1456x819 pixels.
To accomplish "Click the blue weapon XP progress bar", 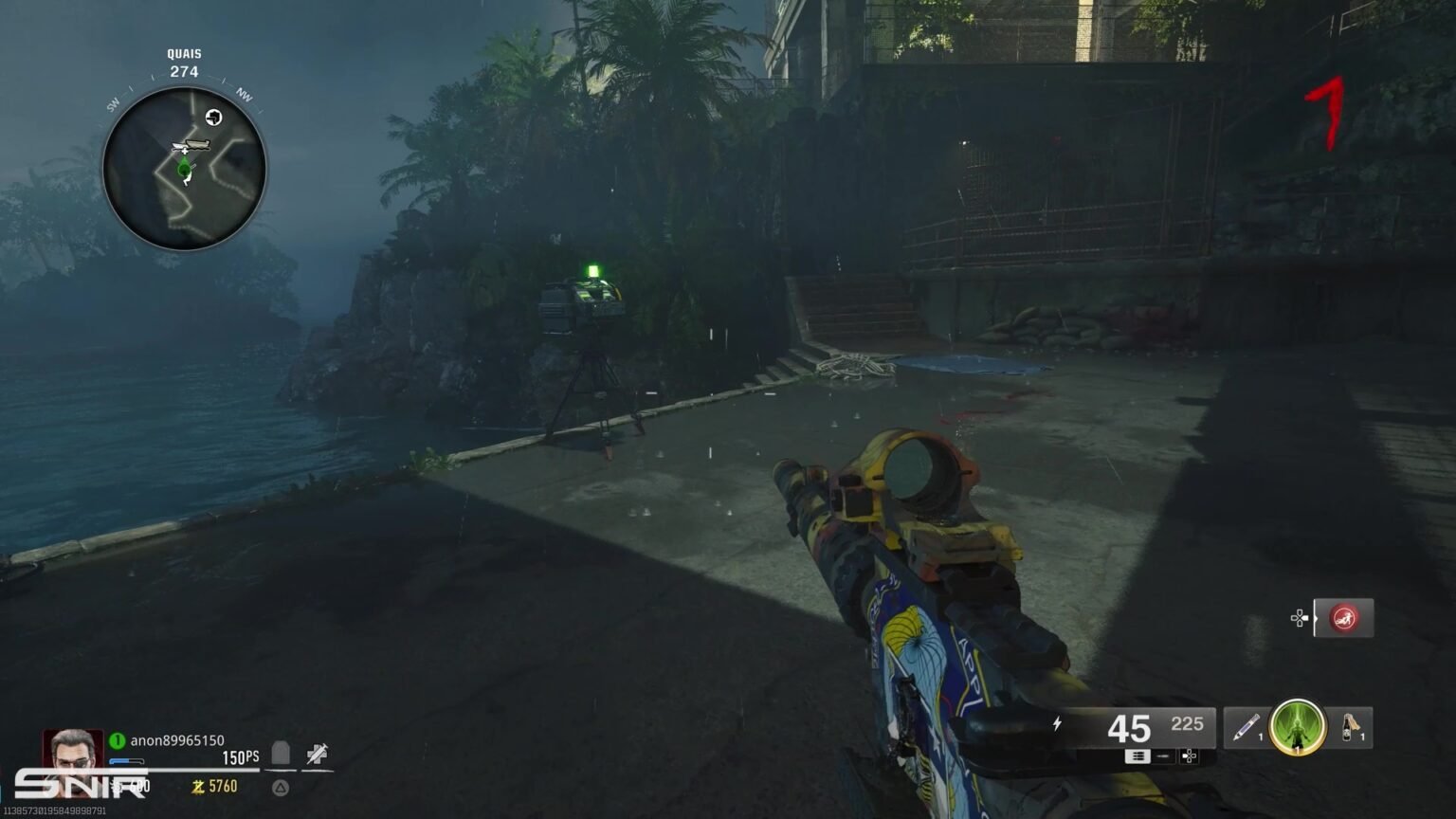I will coord(127,760).
